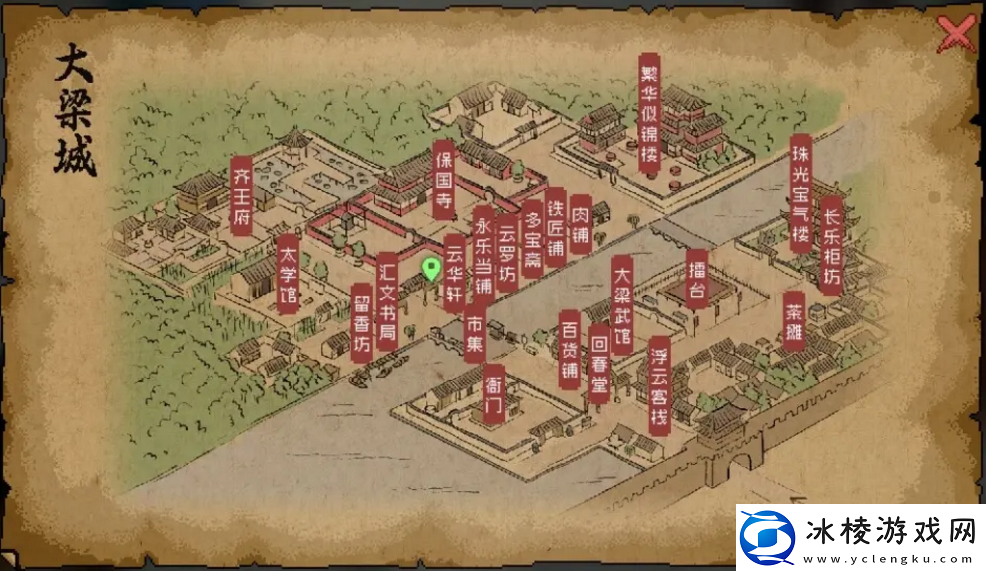The height and width of the screenshot is (571, 986).
Task: Close the 大梁城 map with the red X
Action: (x=957, y=35)
